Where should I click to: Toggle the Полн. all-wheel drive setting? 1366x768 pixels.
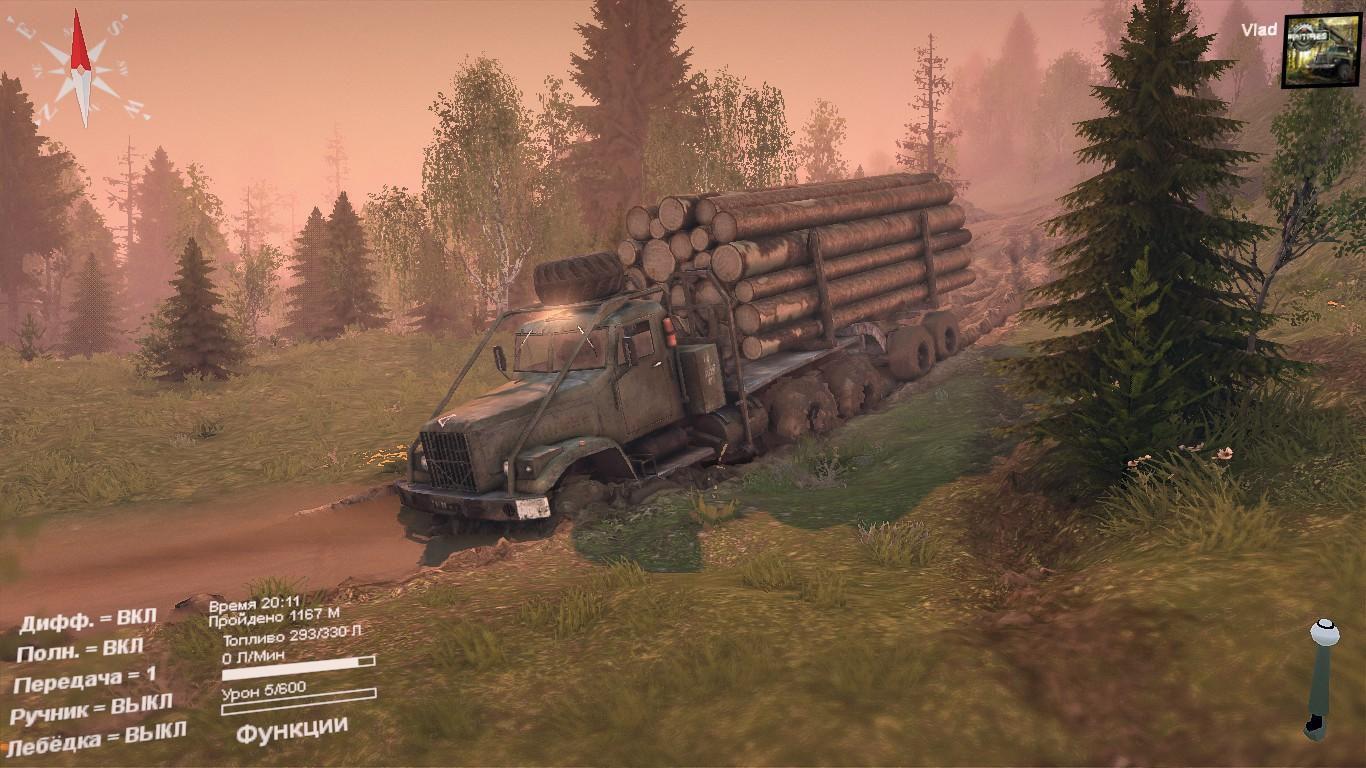(80, 649)
